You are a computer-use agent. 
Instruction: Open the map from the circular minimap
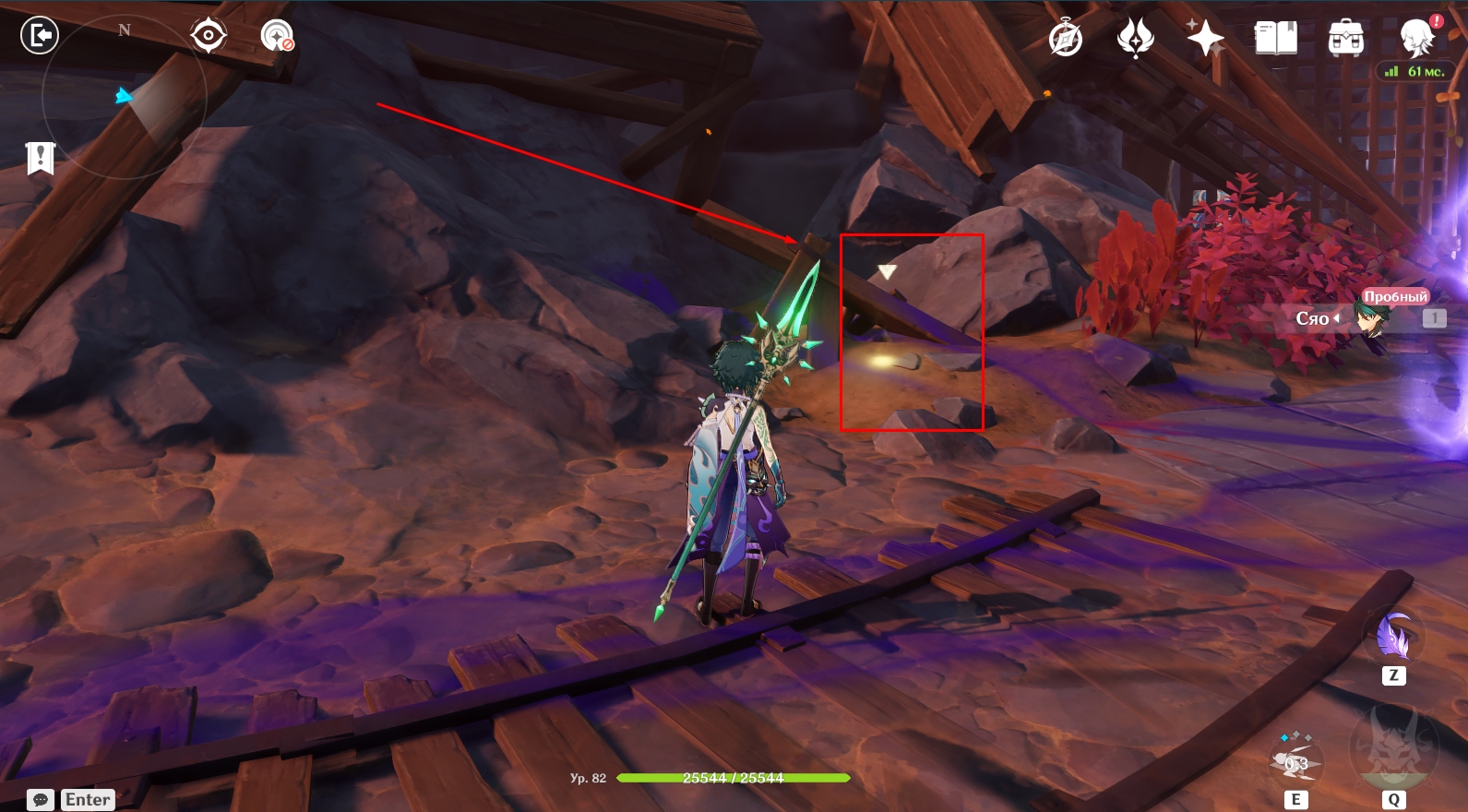pyautogui.click(x=124, y=96)
